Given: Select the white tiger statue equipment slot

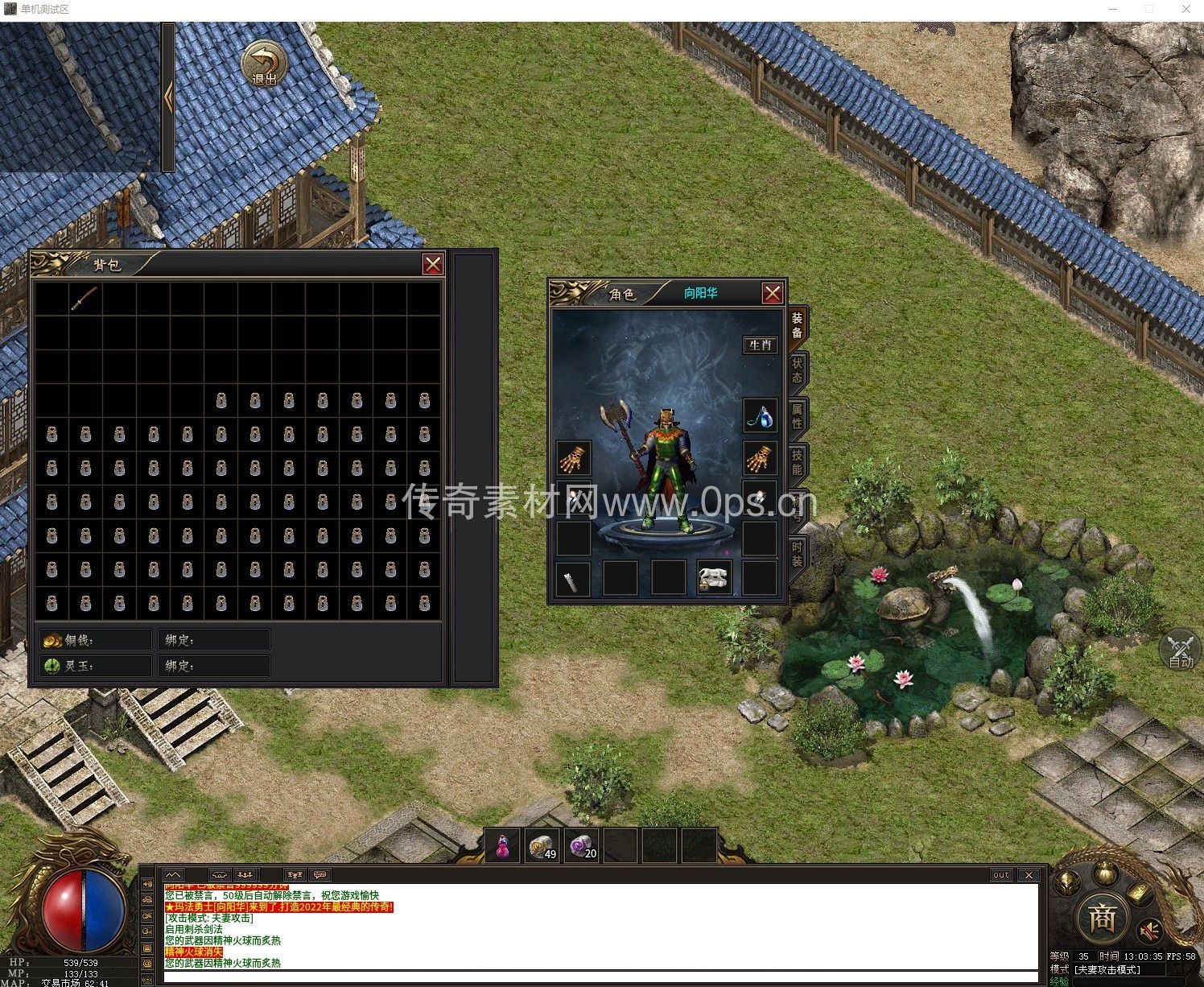Looking at the screenshot, I should click(x=713, y=578).
